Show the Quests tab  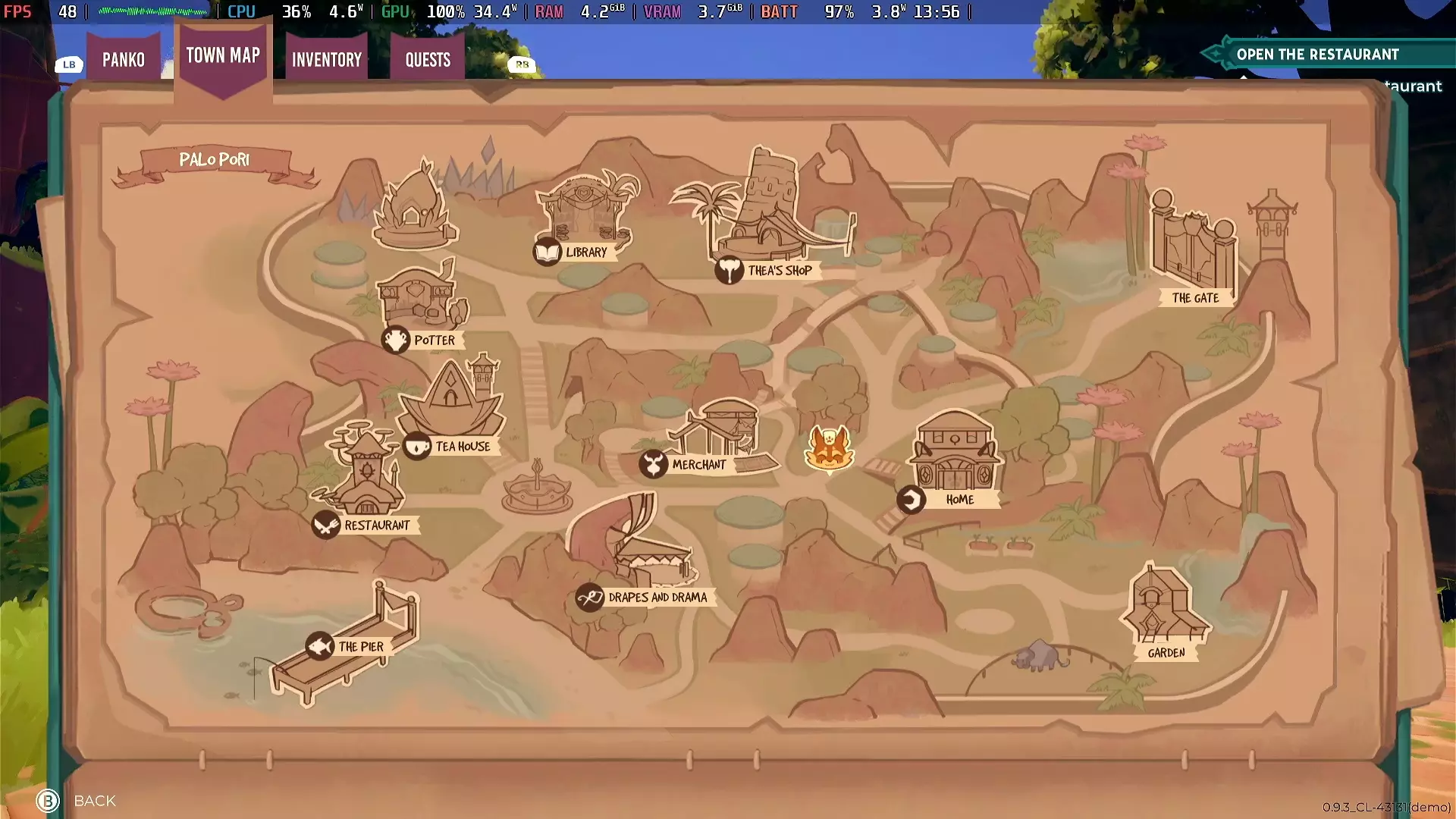tap(428, 59)
